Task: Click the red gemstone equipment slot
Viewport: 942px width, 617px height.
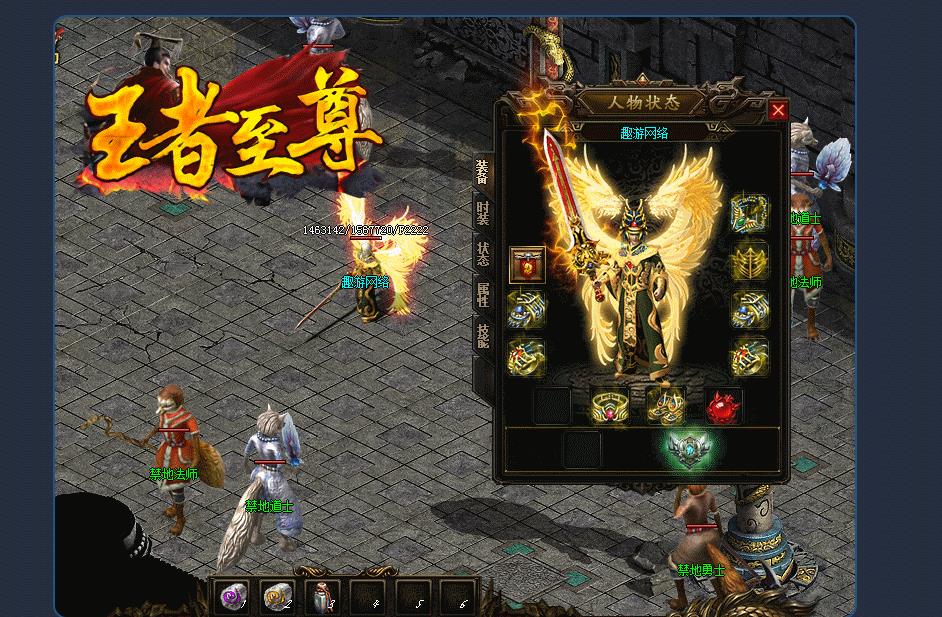Action: pyautogui.click(x=723, y=406)
